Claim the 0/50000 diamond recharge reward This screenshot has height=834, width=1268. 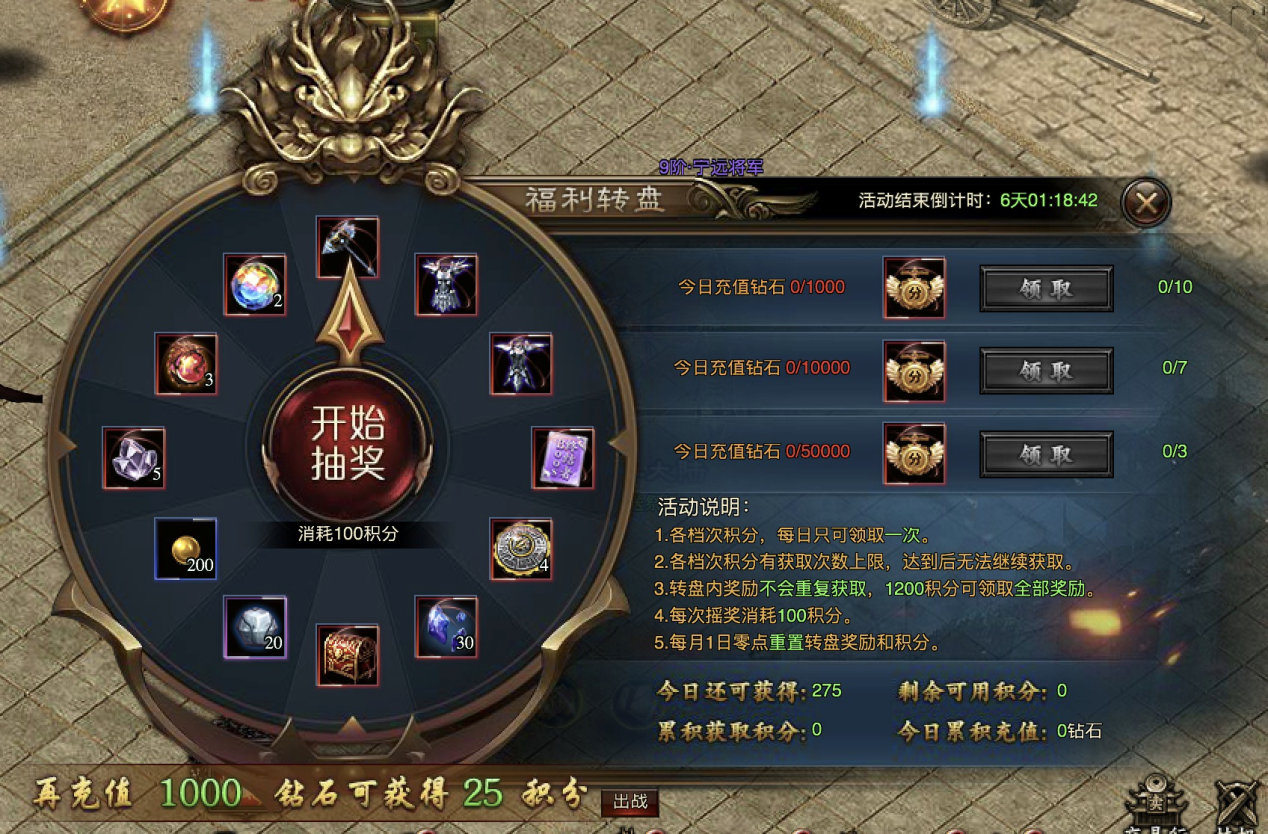pos(1046,454)
